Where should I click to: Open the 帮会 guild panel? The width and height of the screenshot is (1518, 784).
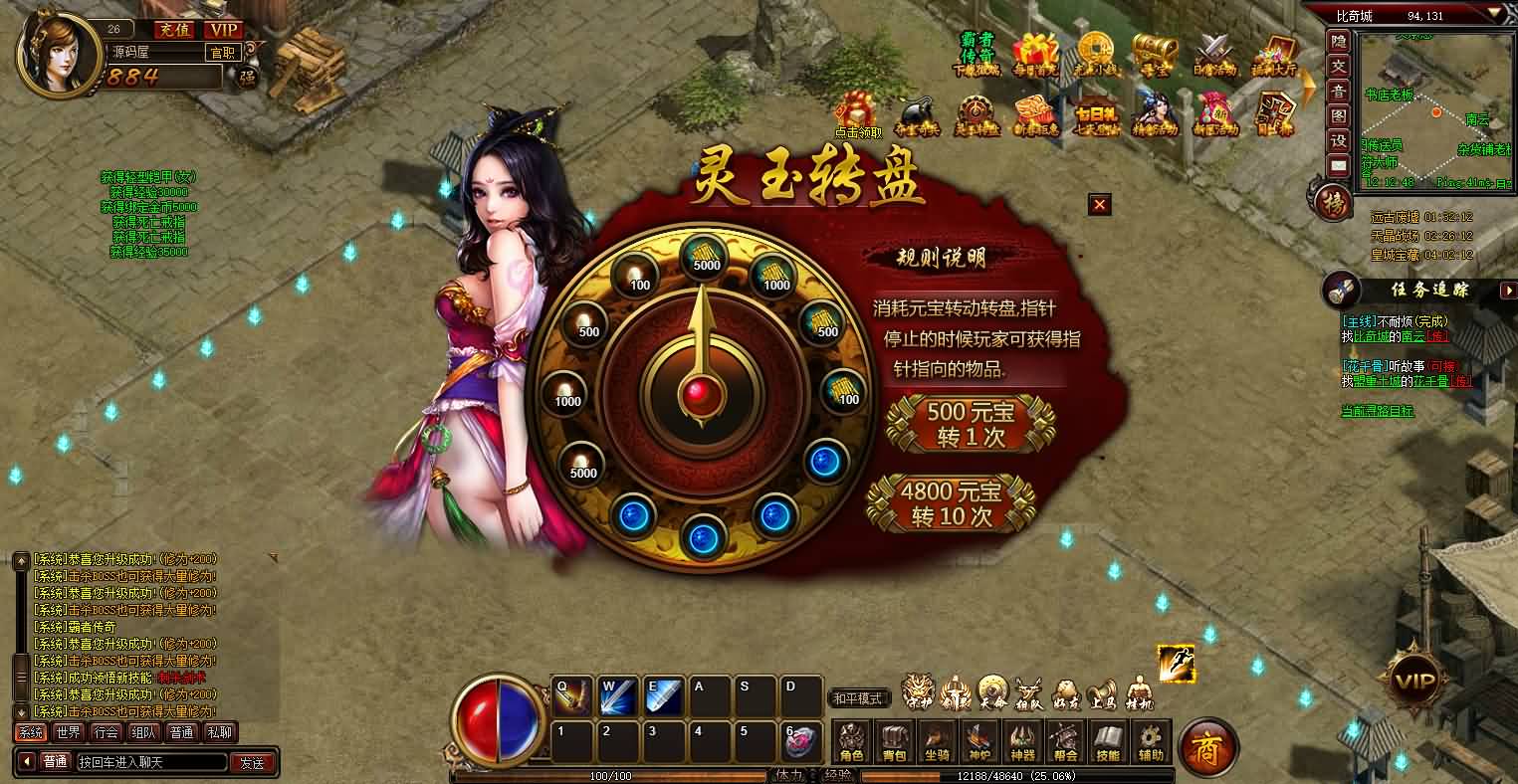(1065, 742)
